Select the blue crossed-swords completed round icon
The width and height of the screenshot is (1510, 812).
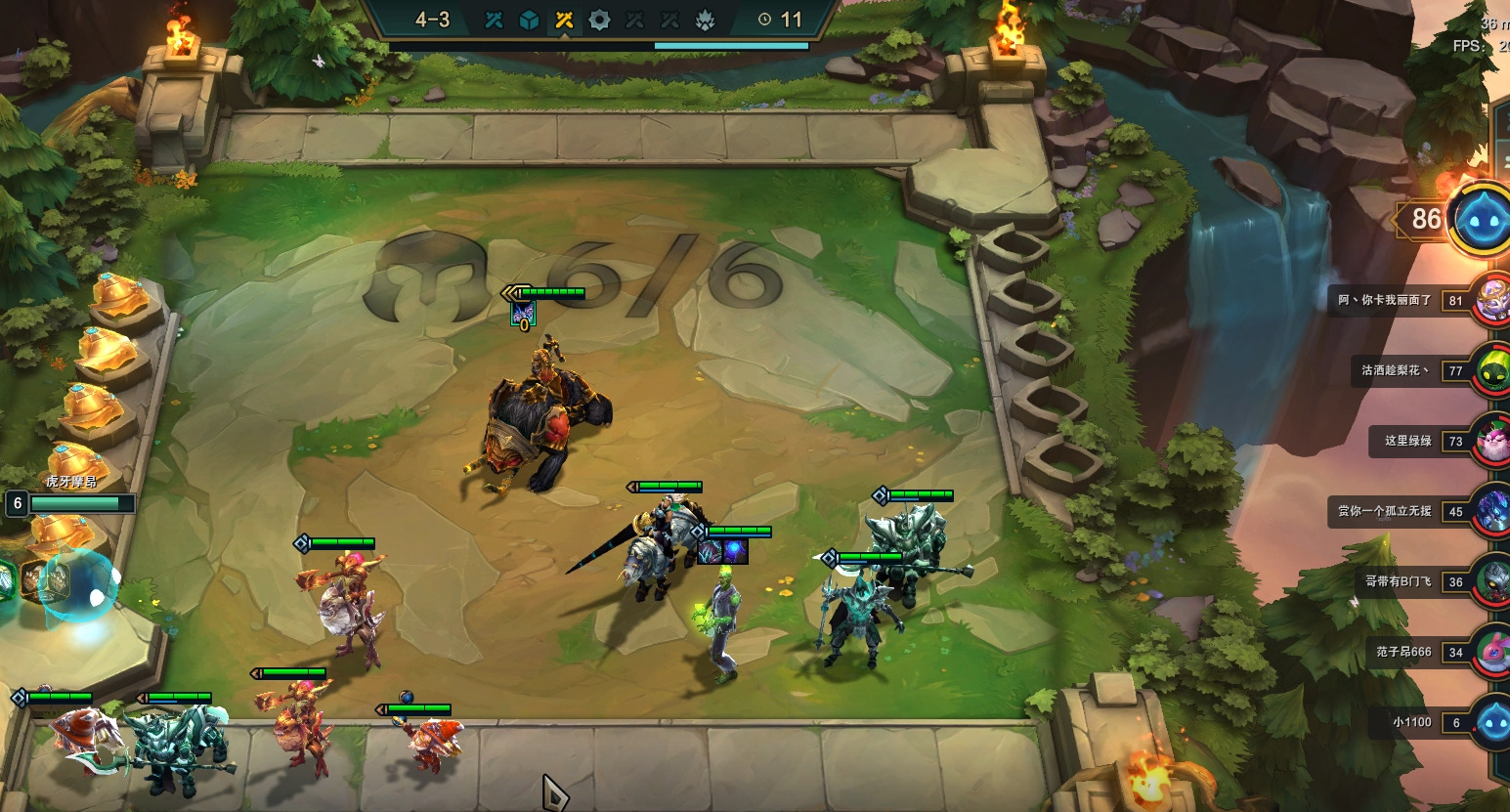494,20
